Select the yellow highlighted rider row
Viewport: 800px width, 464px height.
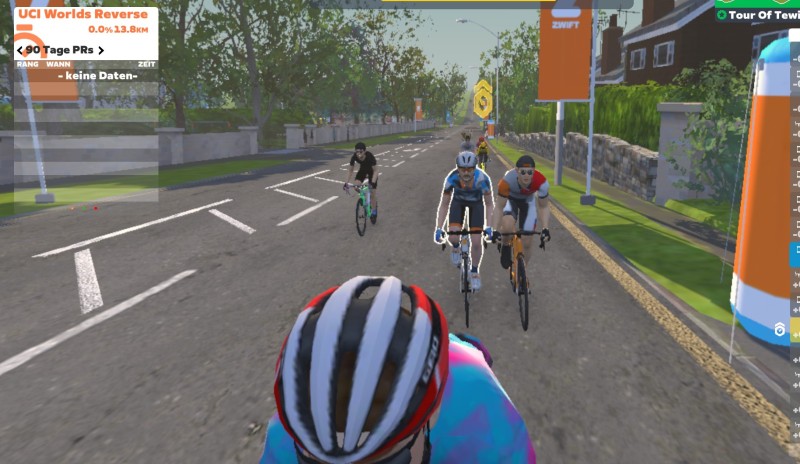[x=795, y=330]
